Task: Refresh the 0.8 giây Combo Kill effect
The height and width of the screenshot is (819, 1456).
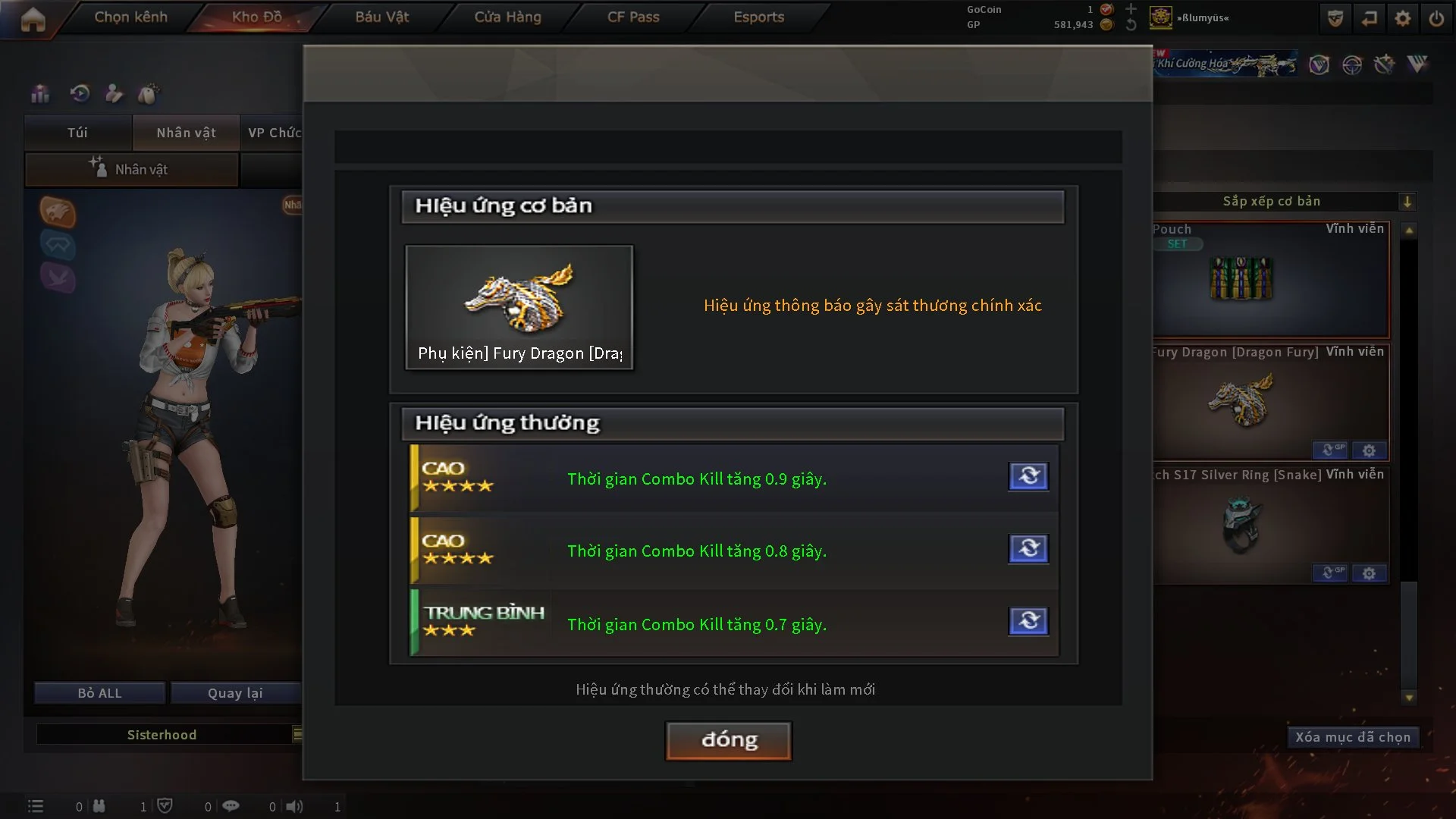Action: click(1028, 548)
